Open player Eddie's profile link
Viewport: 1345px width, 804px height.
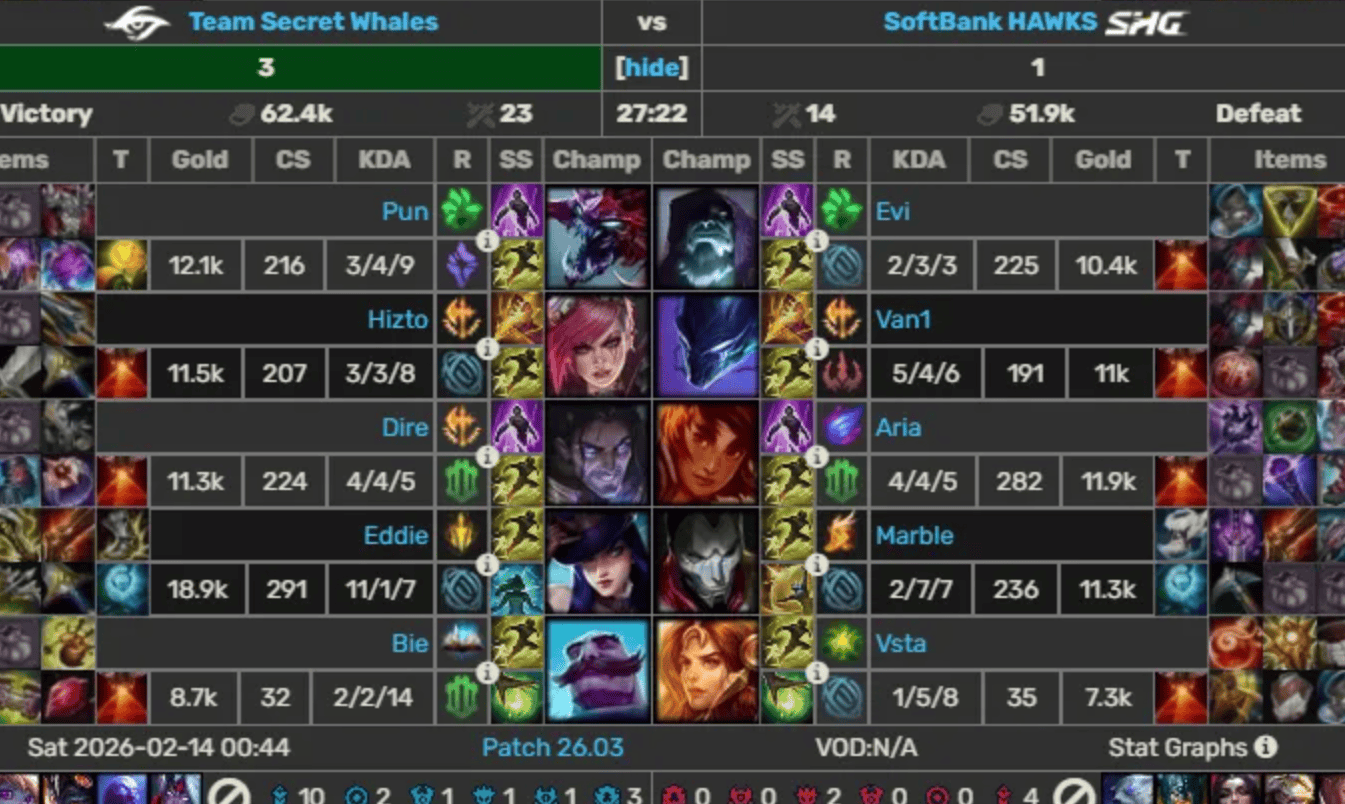(x=396, y=536)
